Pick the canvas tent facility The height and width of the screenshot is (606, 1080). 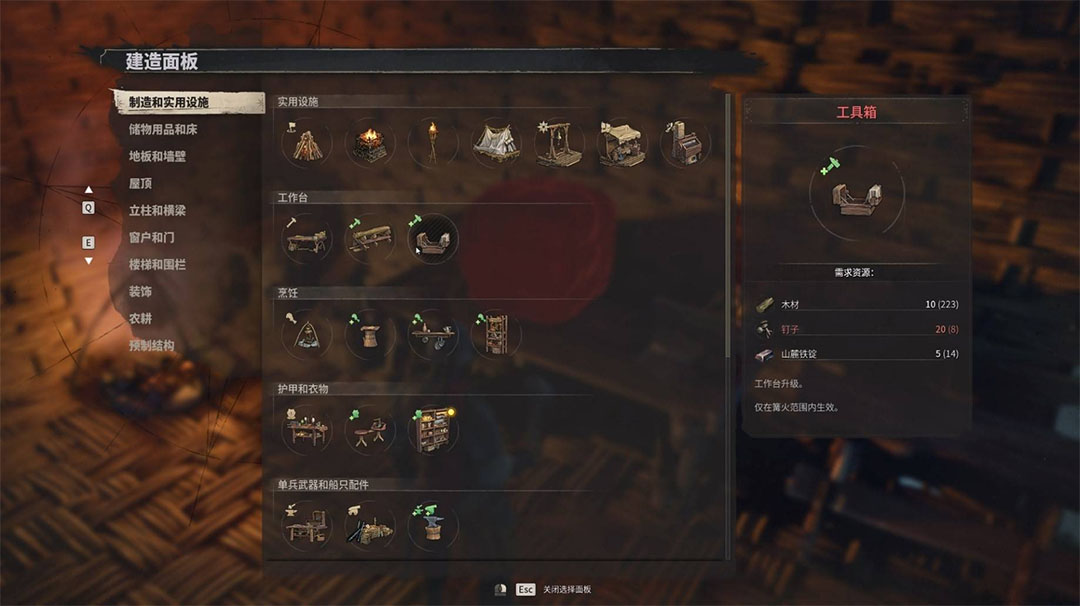pyautogui.click(x=496, y=143)
